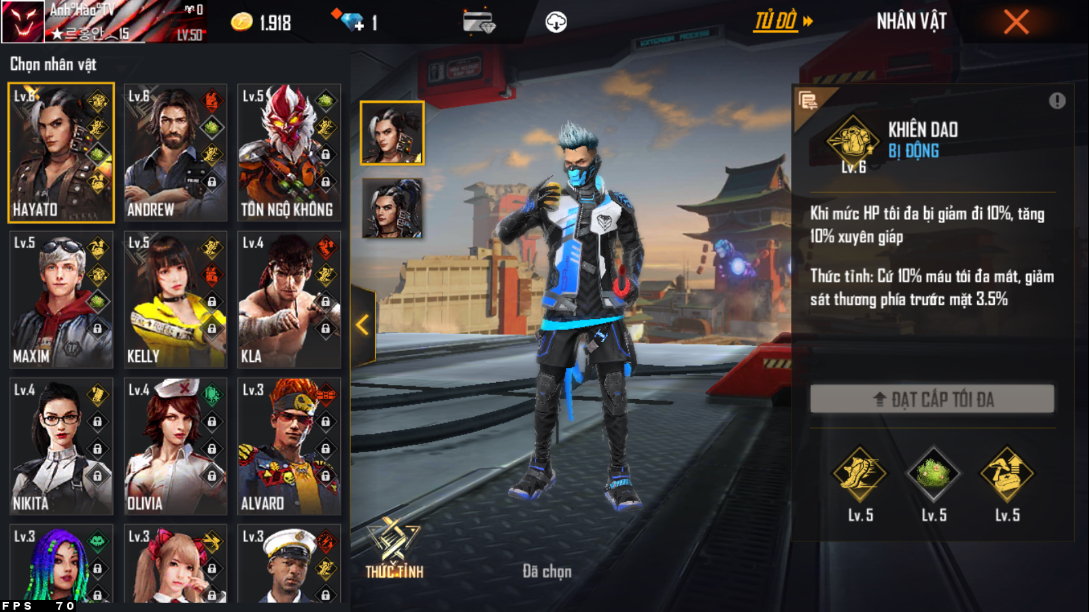Select Tôn Ngộ Không character card
This screenshot has height=612, width=1089.
click(x=289, y=154)
